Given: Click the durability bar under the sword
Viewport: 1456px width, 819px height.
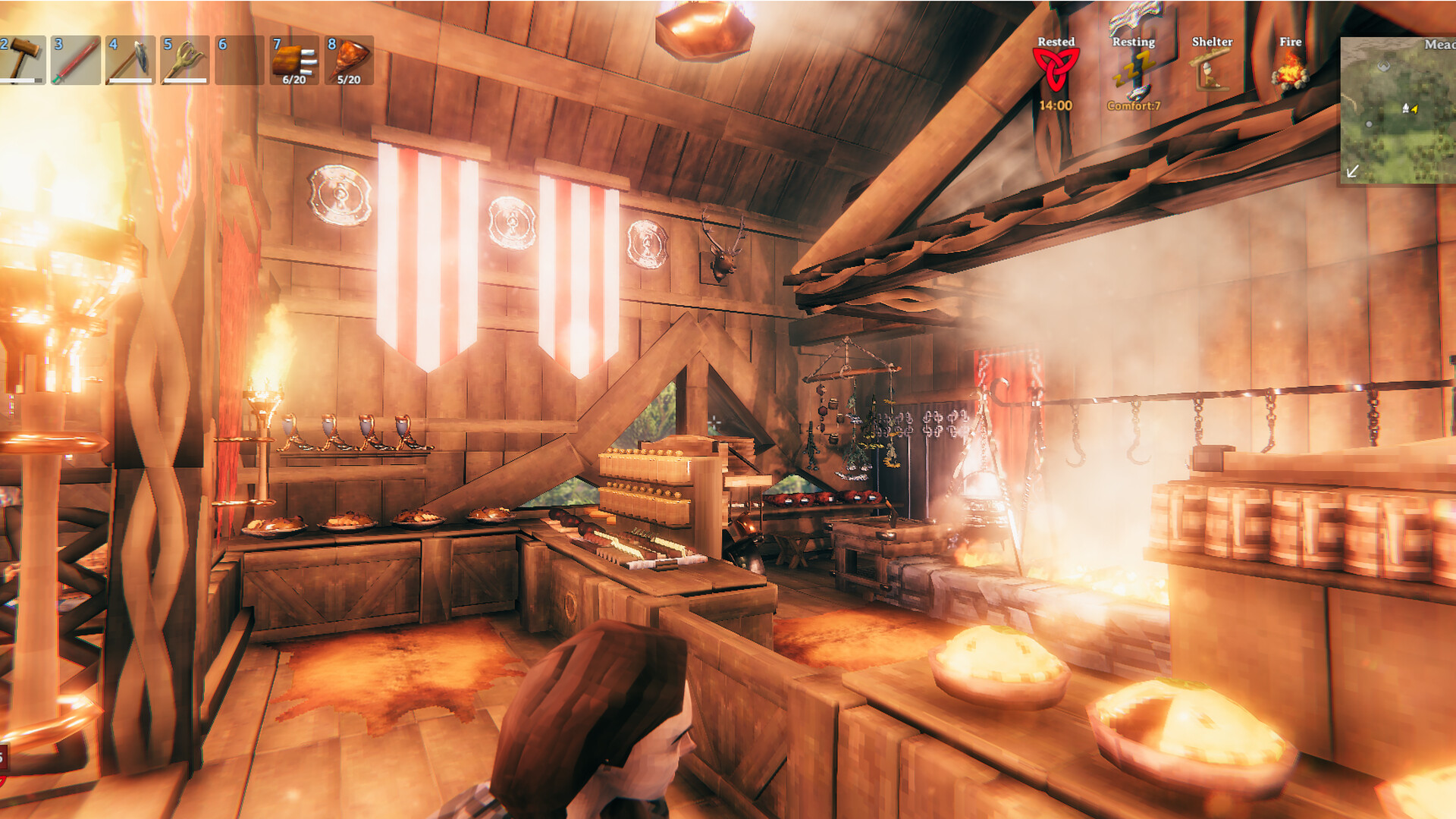Looking at the screenshot, I should click(74, 81).
